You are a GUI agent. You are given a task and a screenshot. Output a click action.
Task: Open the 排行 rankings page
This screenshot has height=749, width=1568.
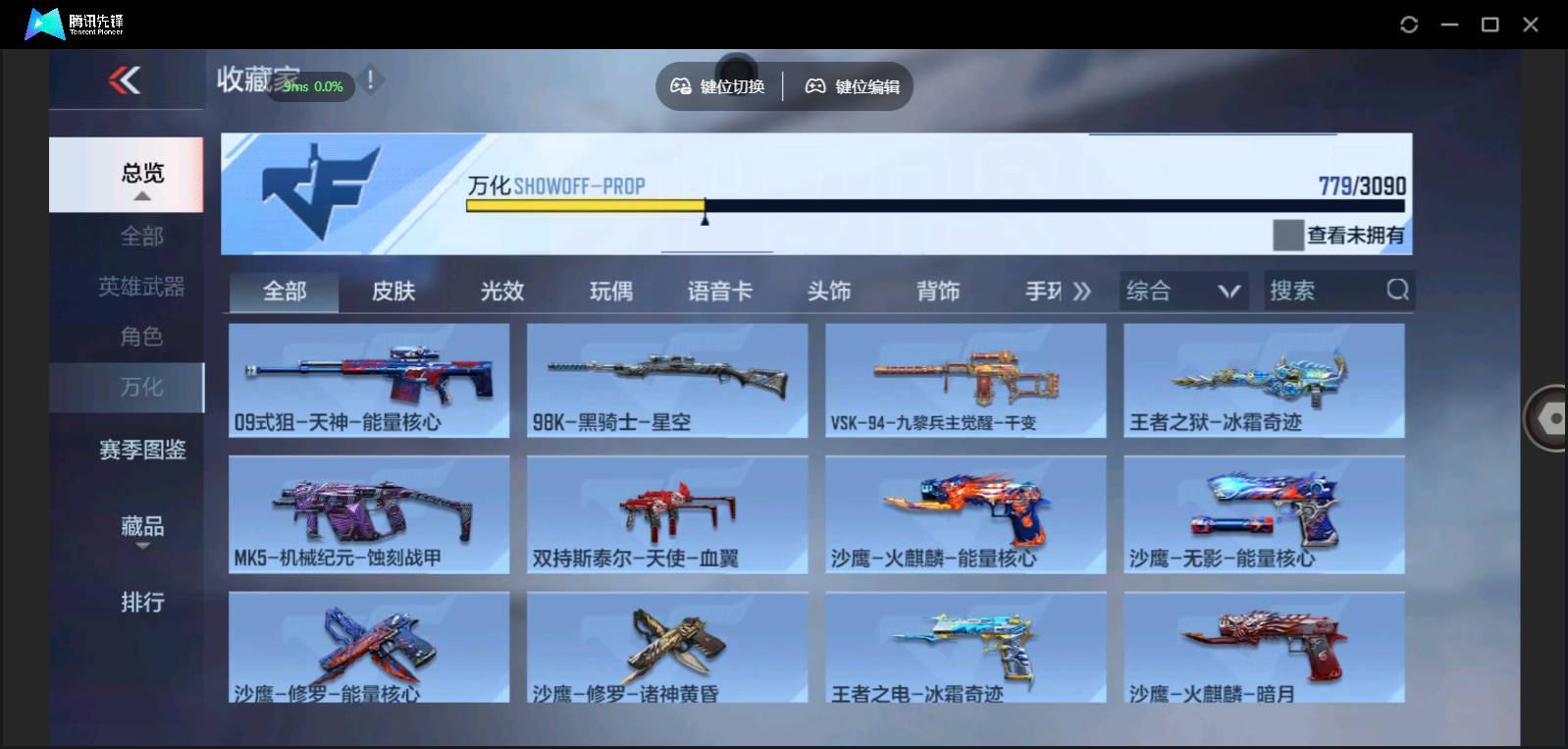pyautogui.click(x=143, y=602)
